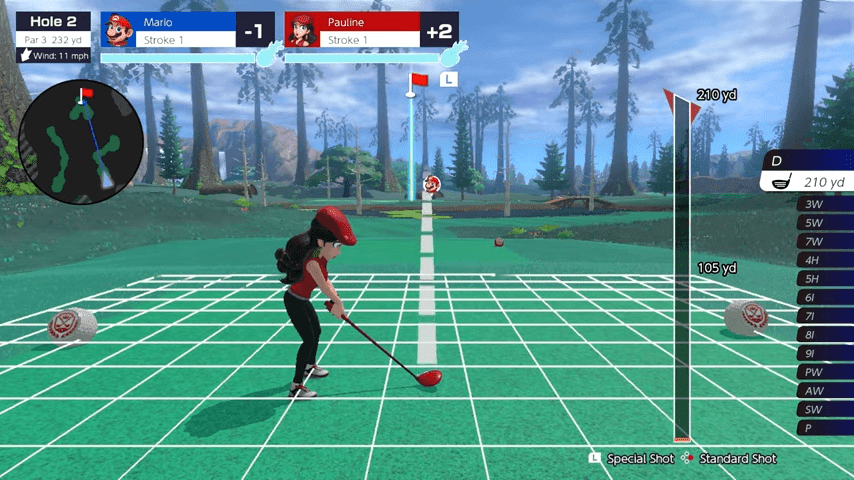
Task: Pick the 6I iron
Action: 822,298
